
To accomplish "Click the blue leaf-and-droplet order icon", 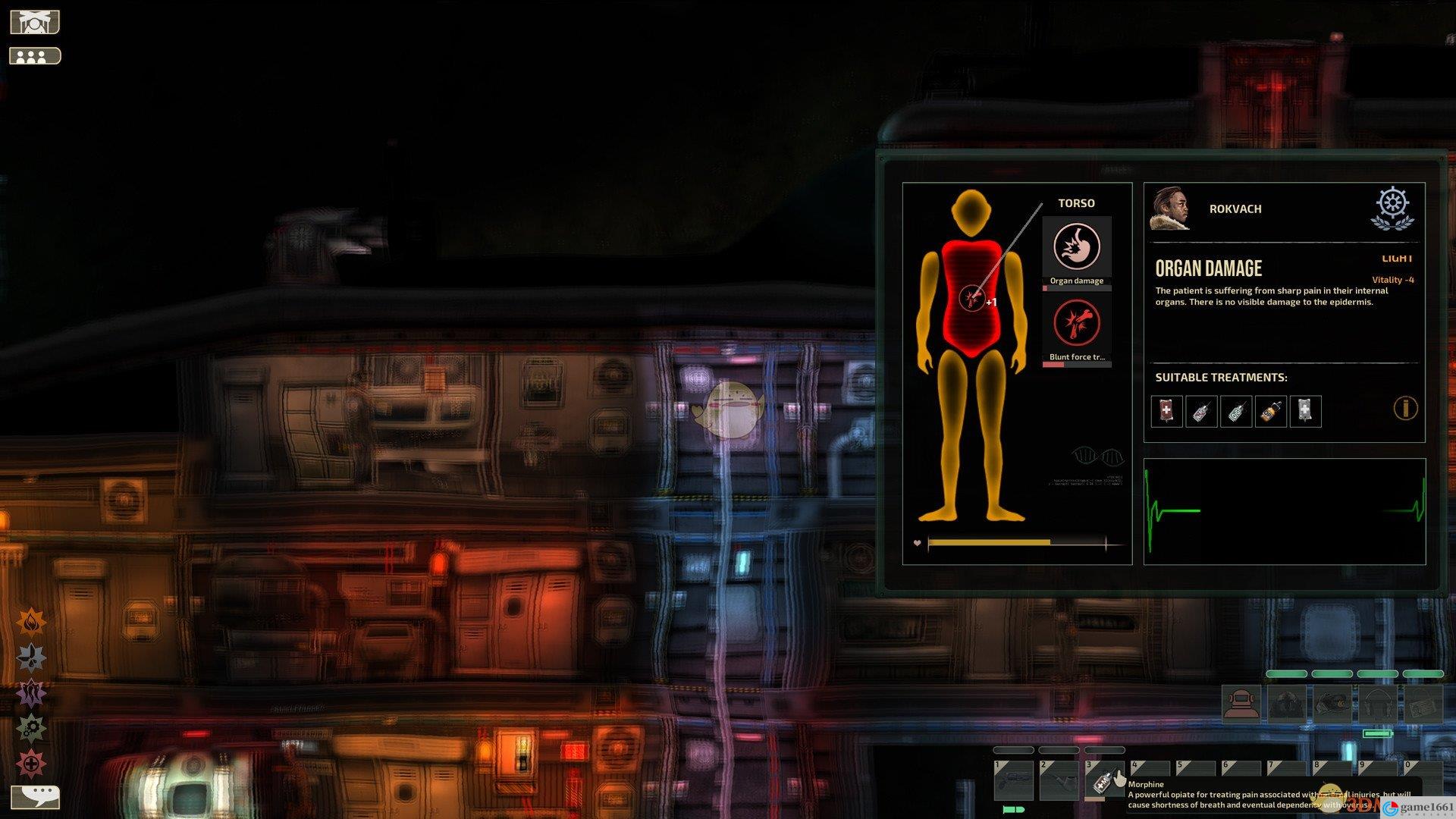I will 31,657.
